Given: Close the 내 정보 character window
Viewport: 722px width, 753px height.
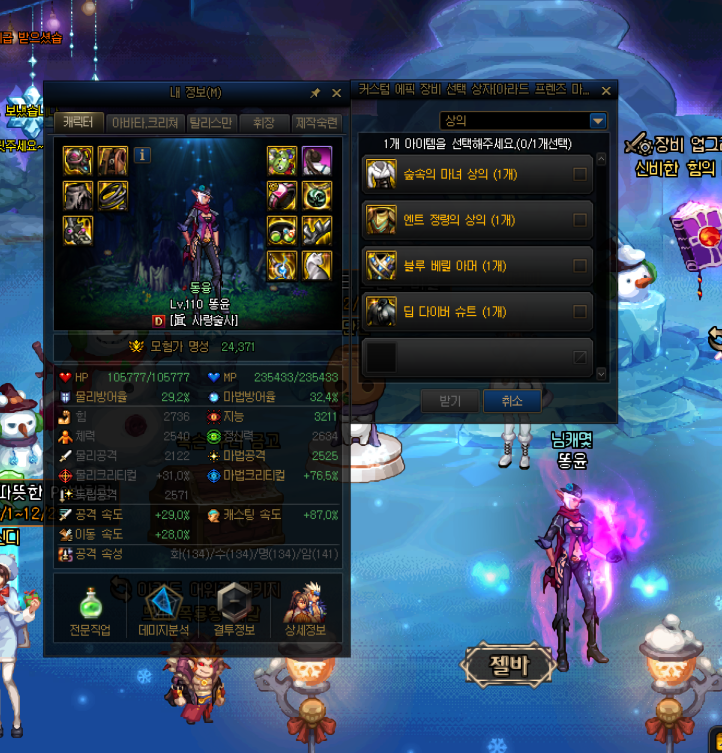Looking at the screenshot, I should tap(336, 93).
